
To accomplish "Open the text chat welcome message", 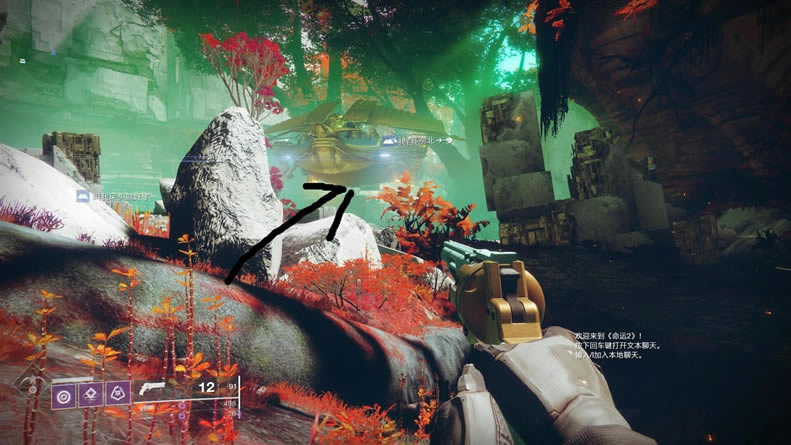I will point(612,342).
